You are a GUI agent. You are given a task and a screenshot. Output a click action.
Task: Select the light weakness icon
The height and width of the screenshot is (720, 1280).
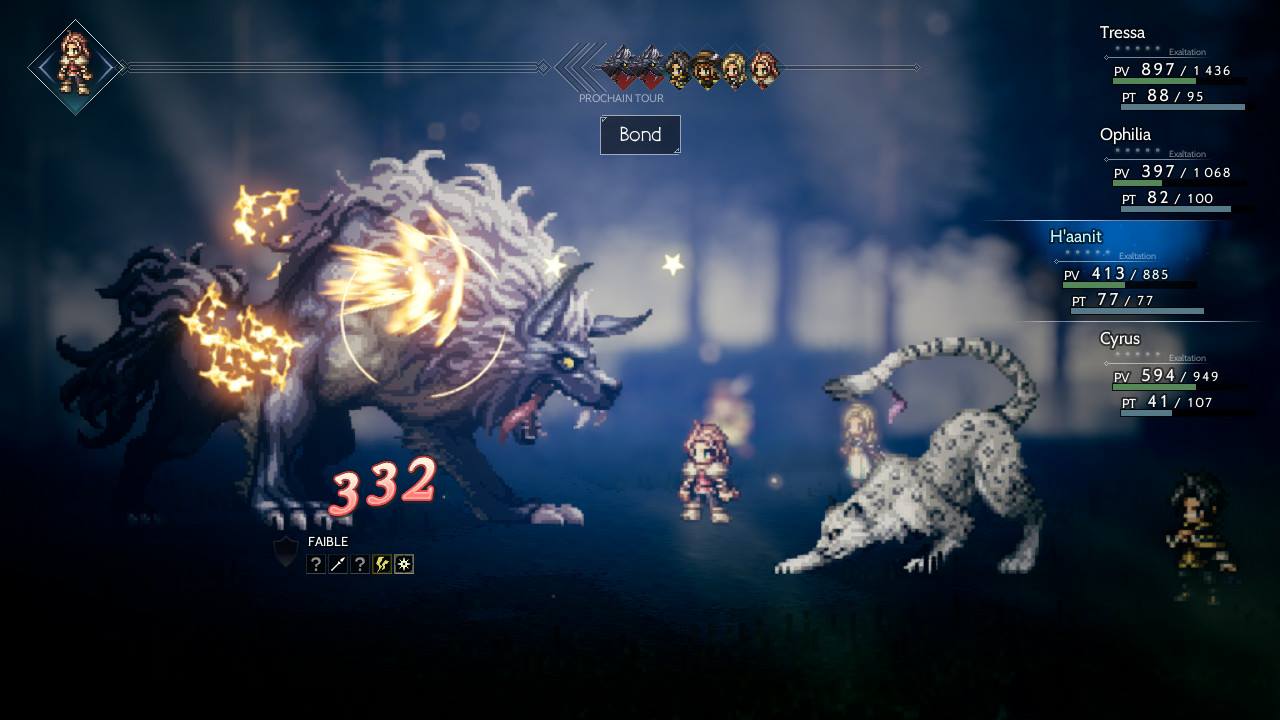coord(404,564)
